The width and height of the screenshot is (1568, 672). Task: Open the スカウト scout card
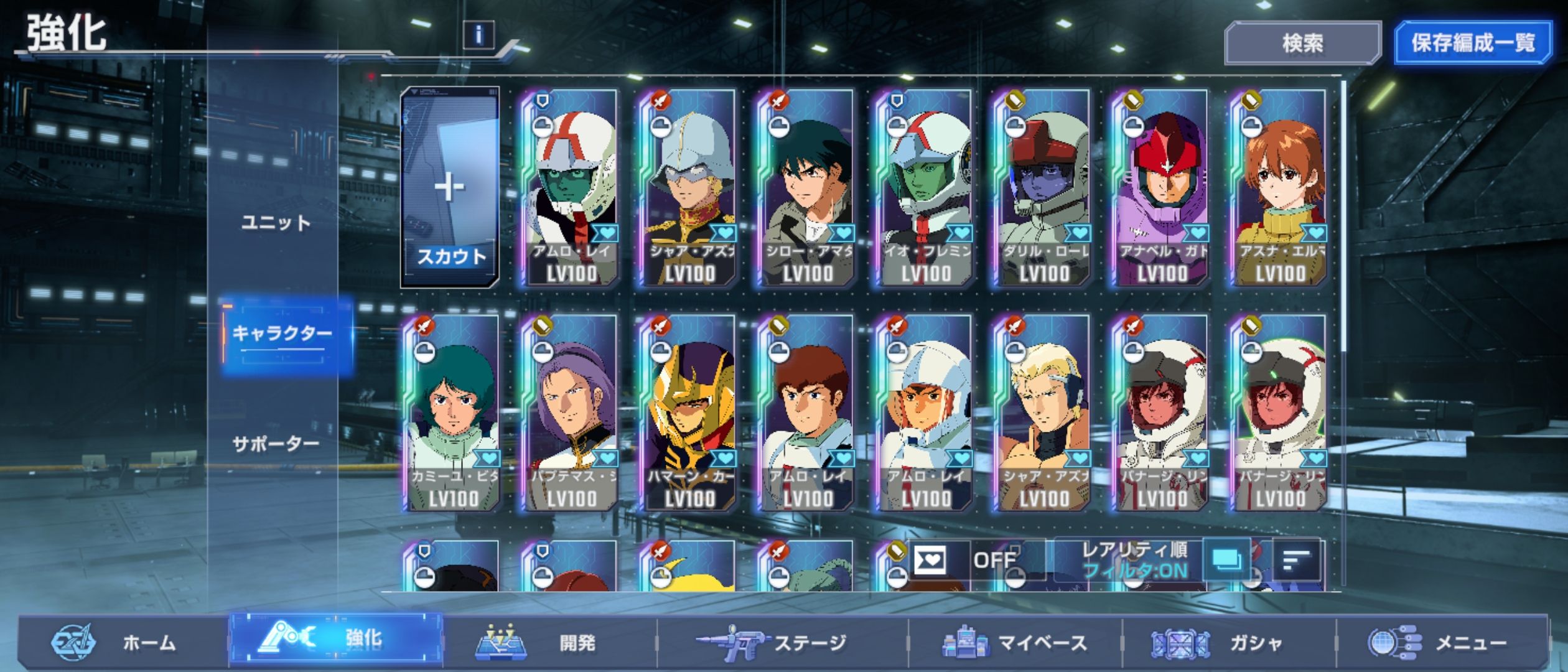pos(450,187)
